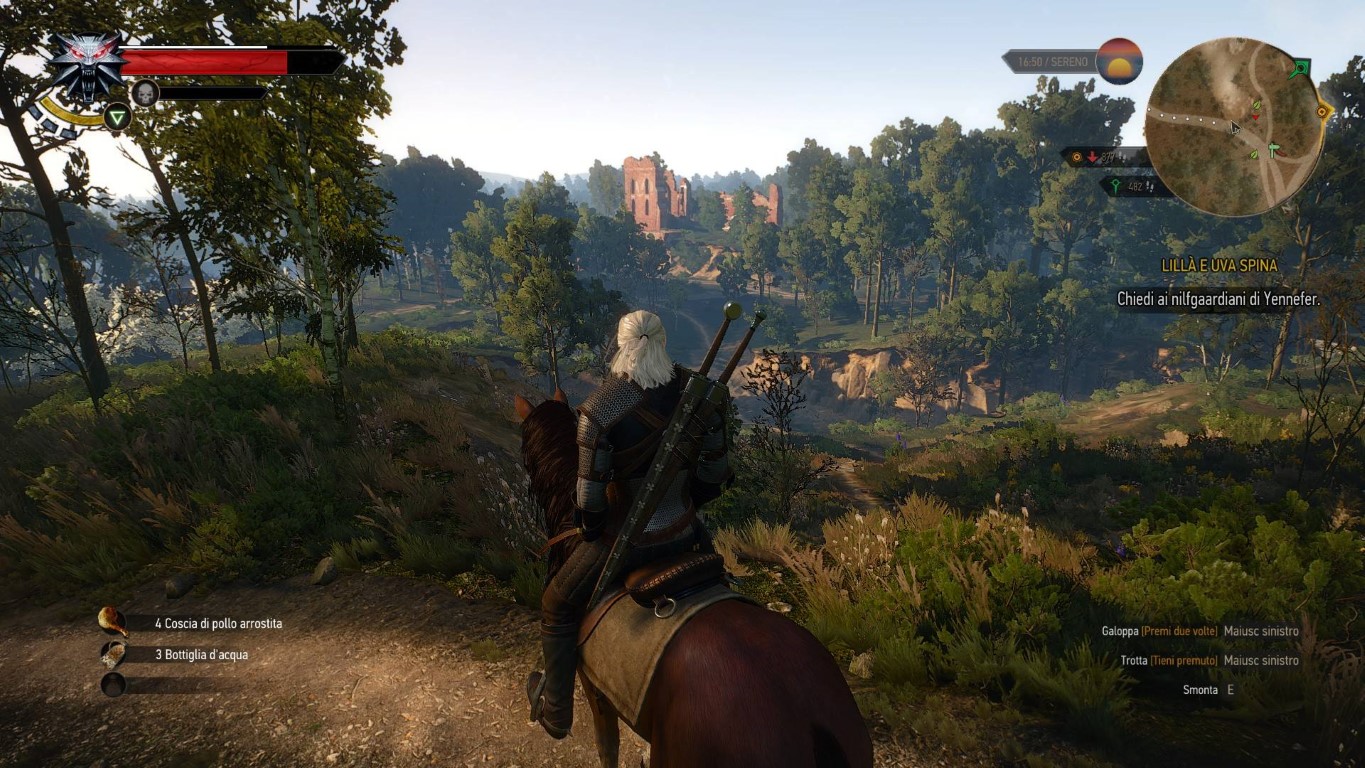Open the tracked quest Lillà e Uva Spina

[x=1219, y=266]
